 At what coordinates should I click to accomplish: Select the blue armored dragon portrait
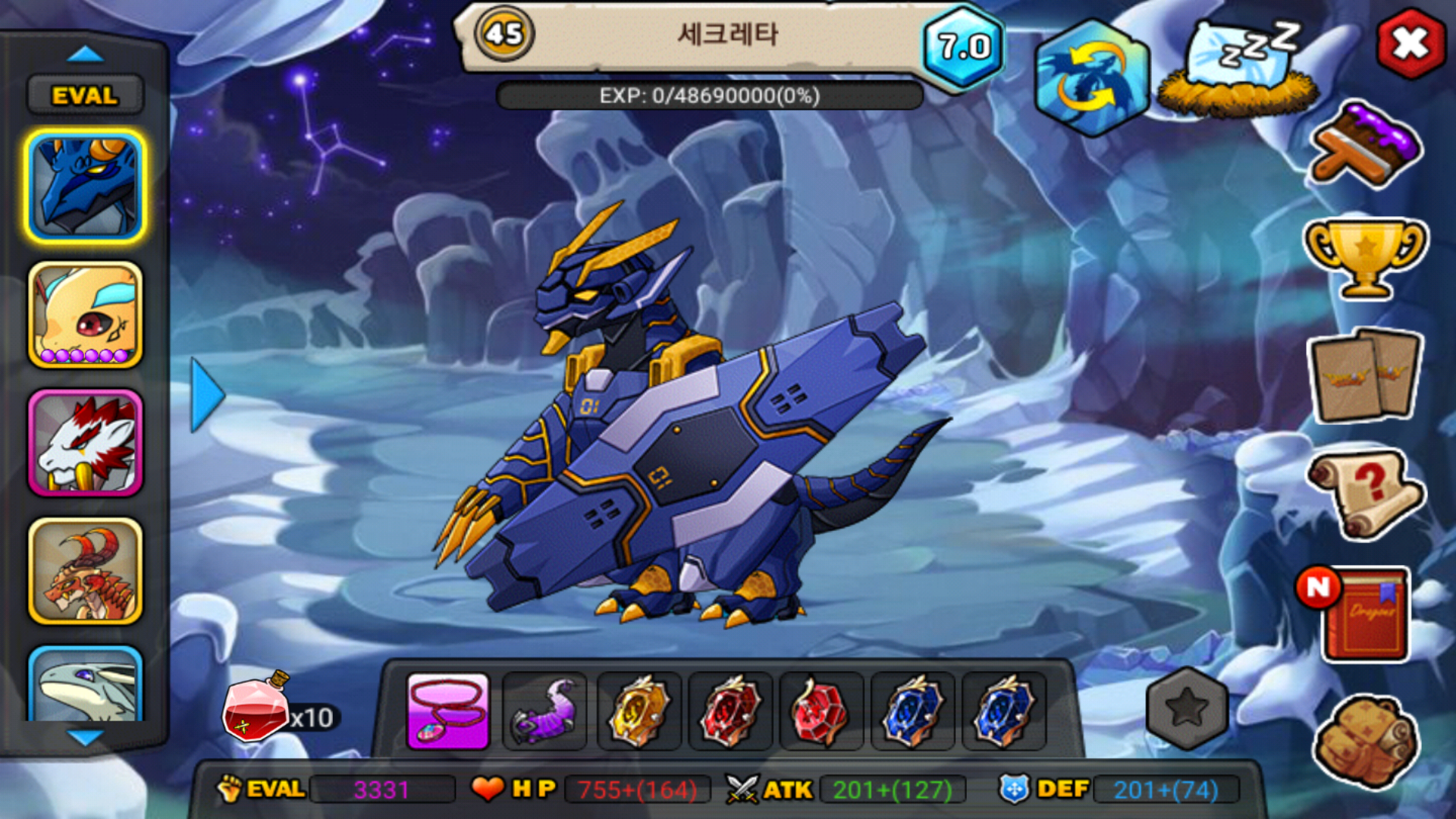[x=85, y=187]
